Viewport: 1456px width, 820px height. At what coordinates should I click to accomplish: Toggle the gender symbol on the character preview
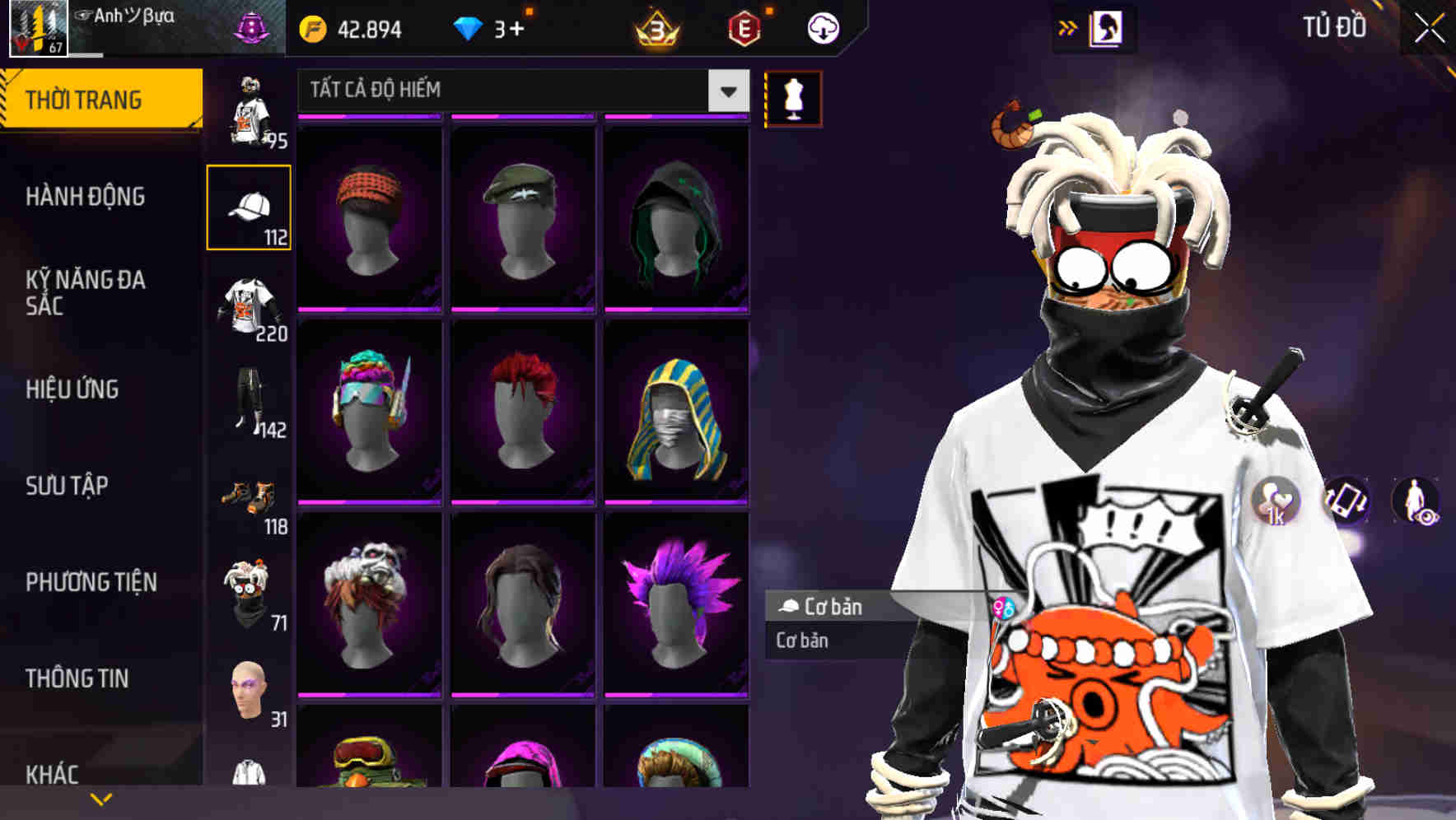point(1005,607)
